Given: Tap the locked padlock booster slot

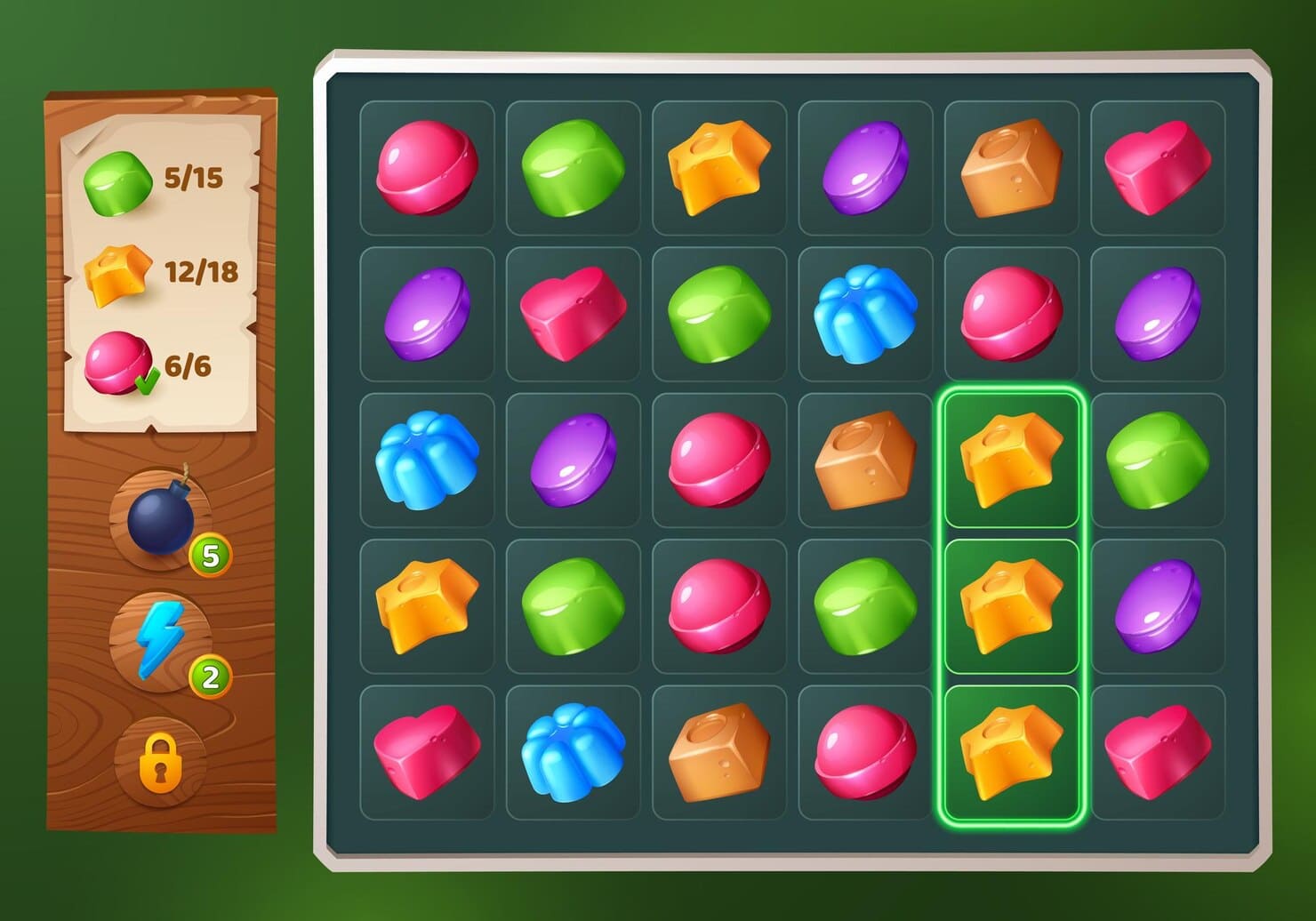Looking at the screenshot, I should (x=161, y=762).
